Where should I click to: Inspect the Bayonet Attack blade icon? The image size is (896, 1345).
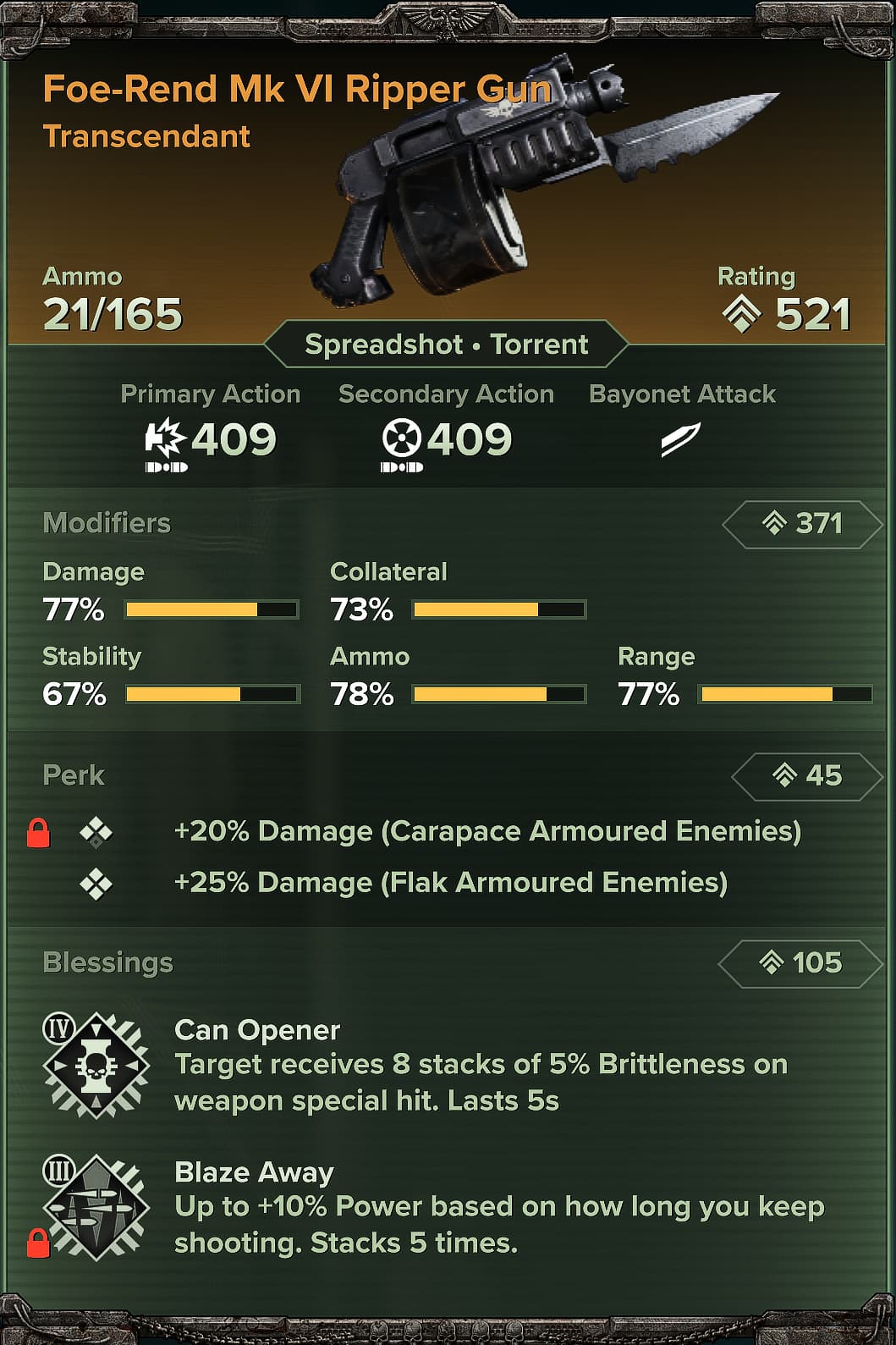[x=680, y=439]
